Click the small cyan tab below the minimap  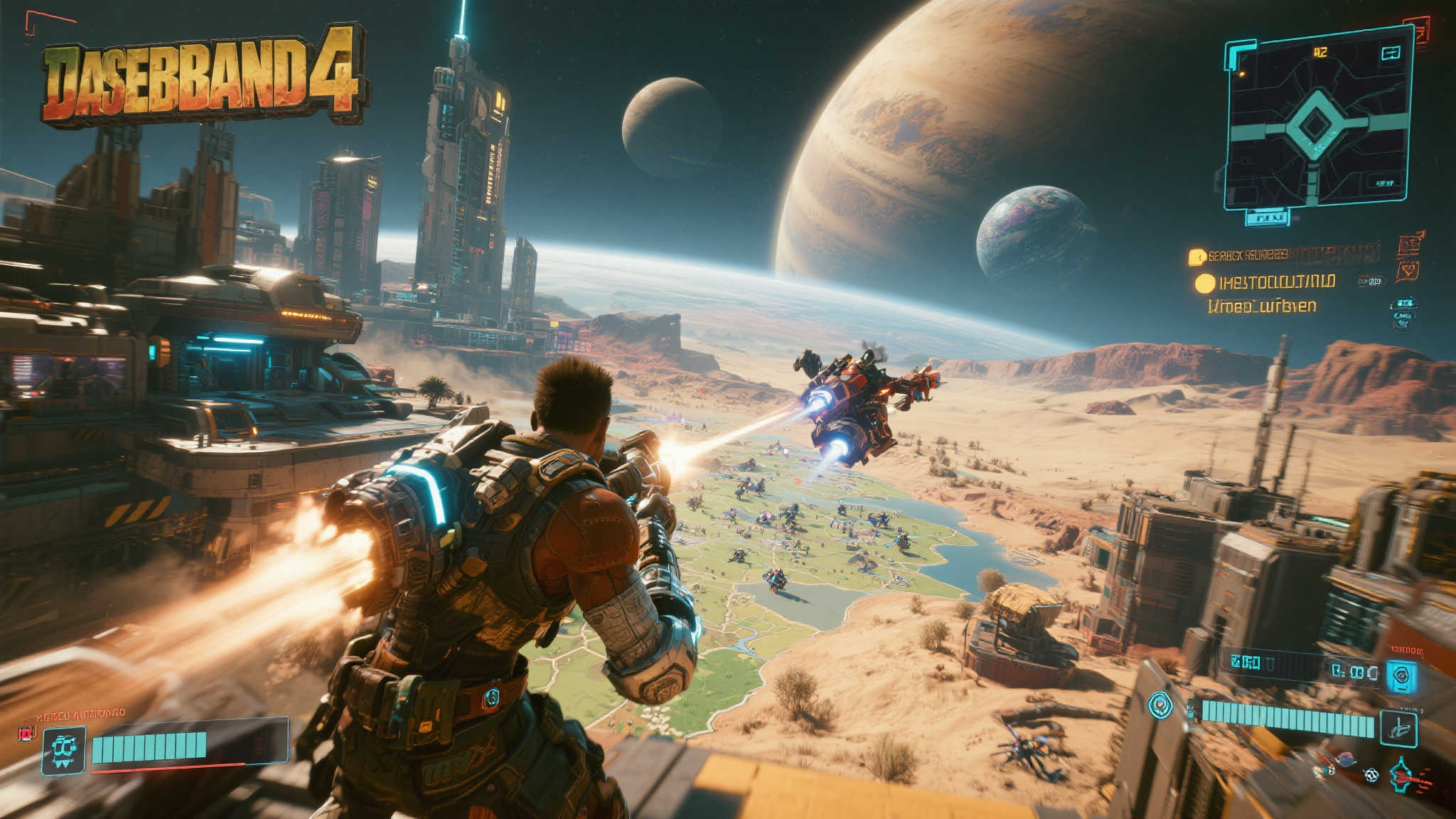(1267, 217)
